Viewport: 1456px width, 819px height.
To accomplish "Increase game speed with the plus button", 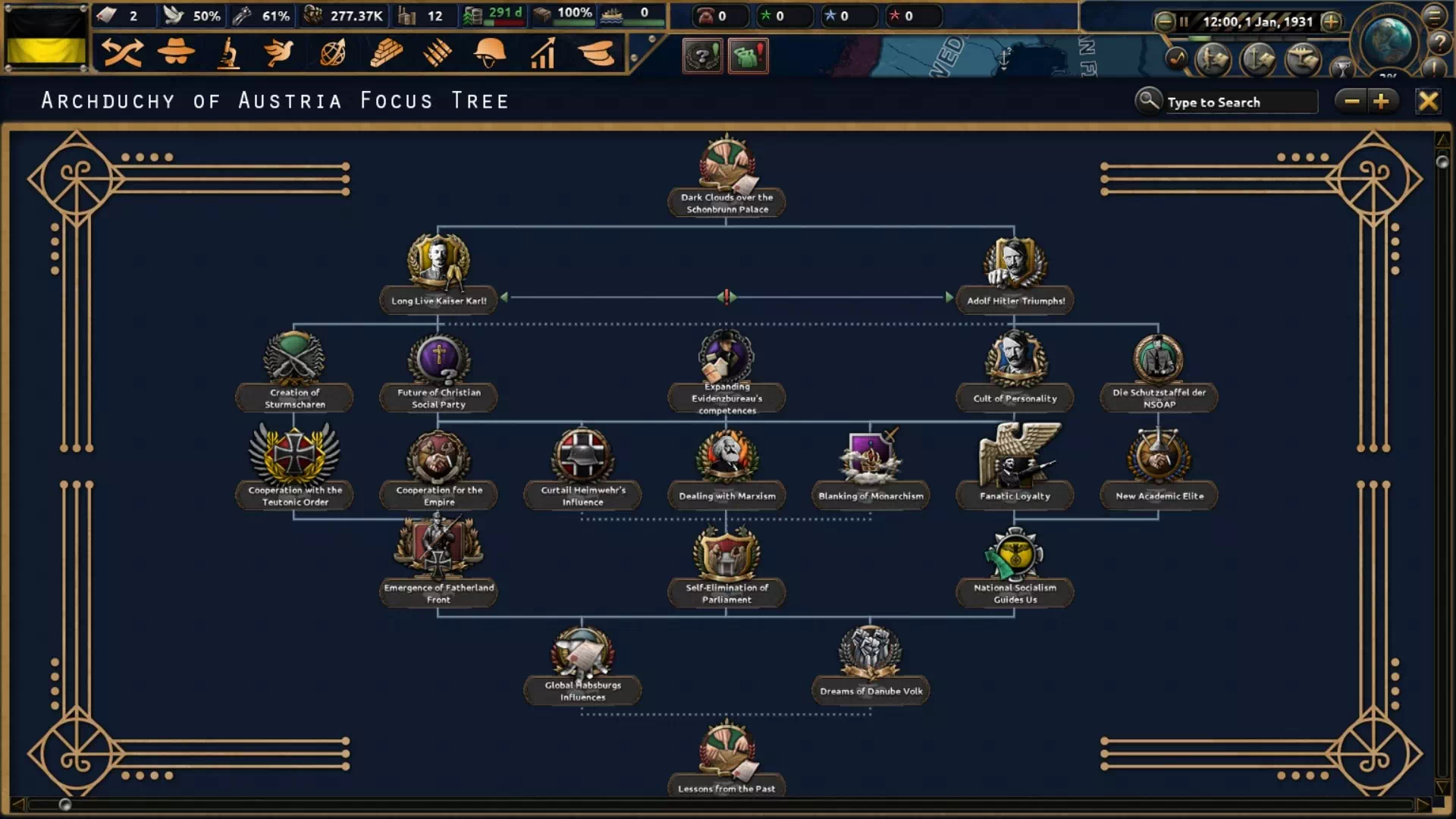I will click(1331, 21).
